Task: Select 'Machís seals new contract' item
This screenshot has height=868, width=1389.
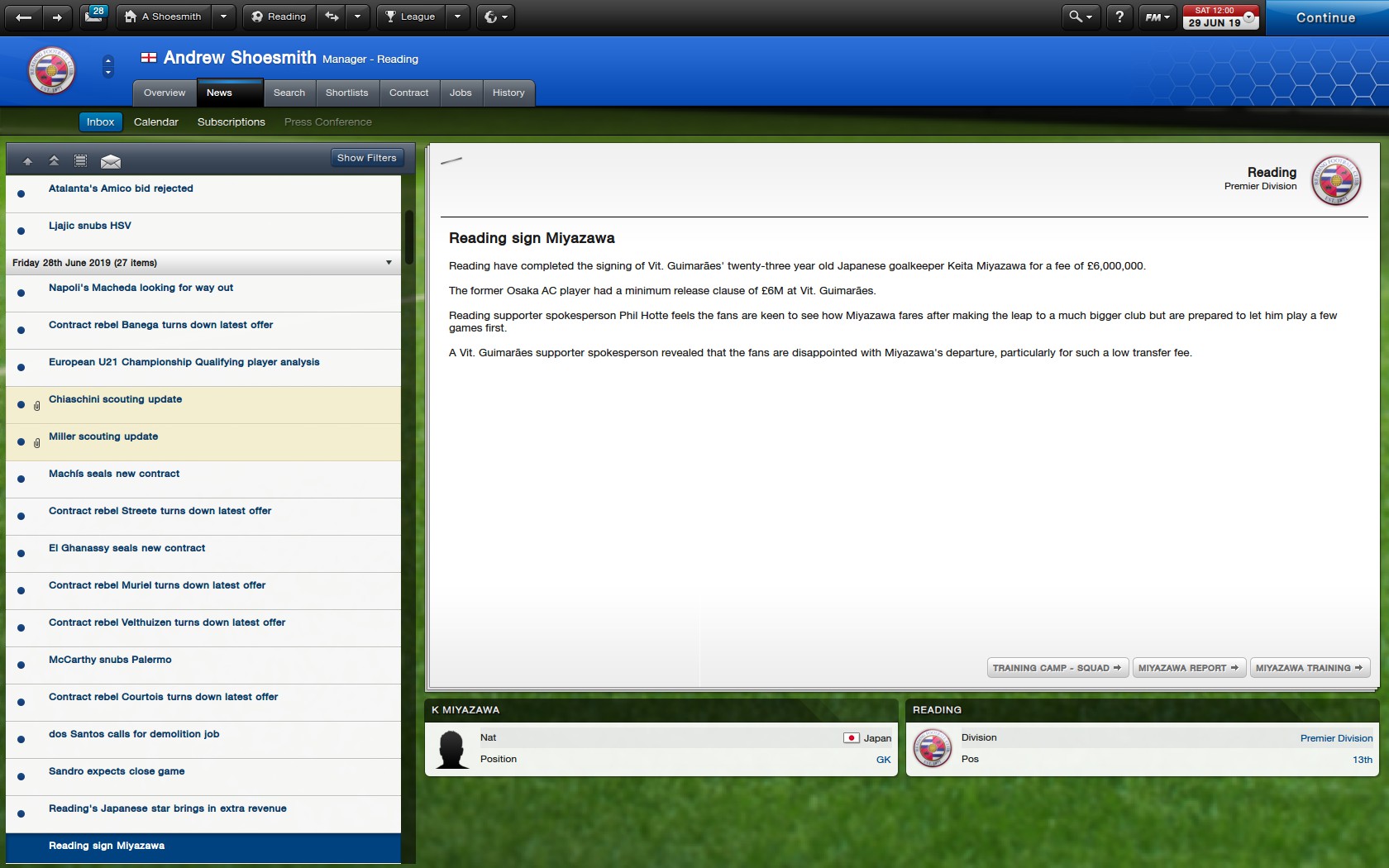Action: point(113,474)
